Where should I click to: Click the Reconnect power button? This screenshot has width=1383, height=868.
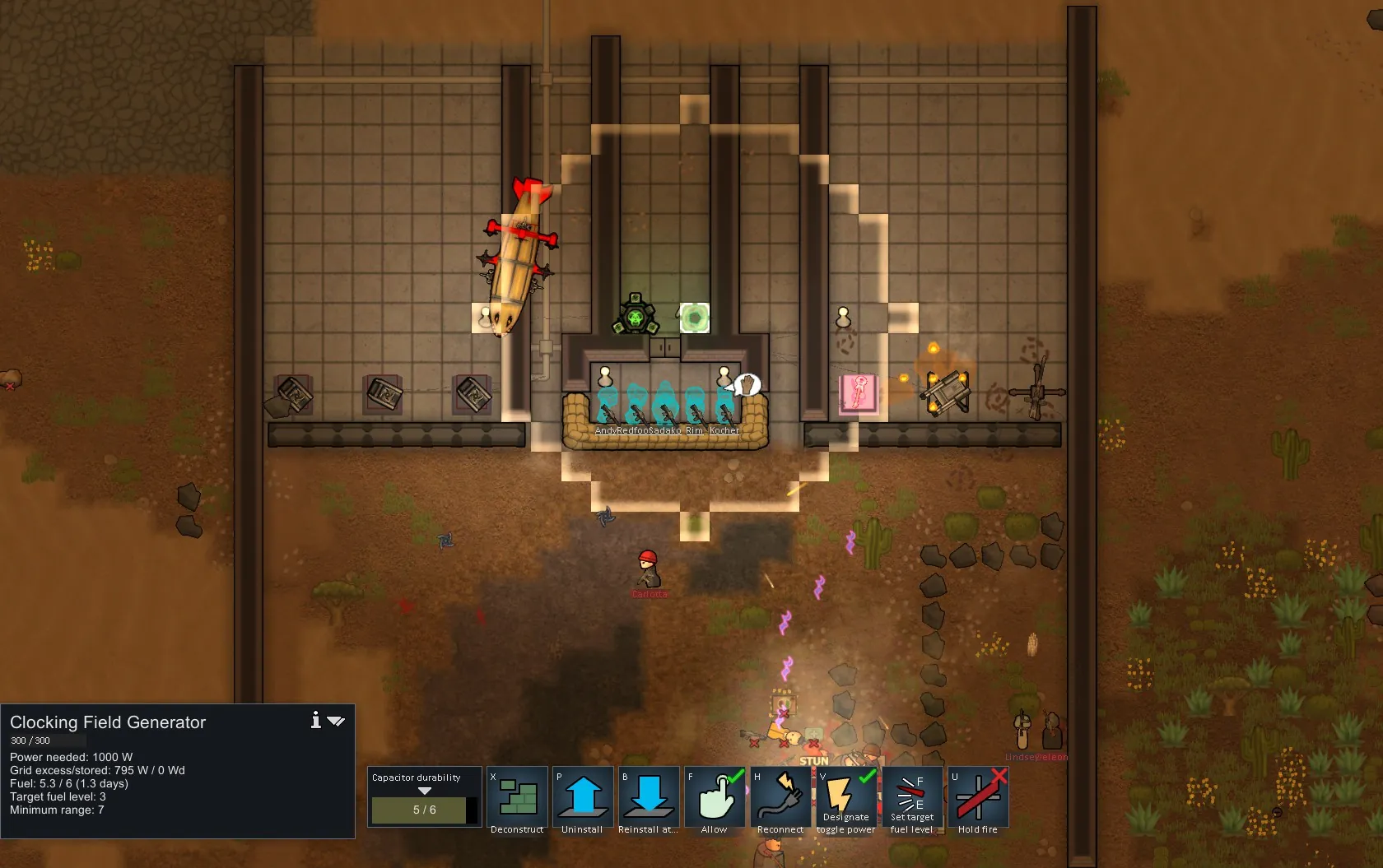click(780, 797)
